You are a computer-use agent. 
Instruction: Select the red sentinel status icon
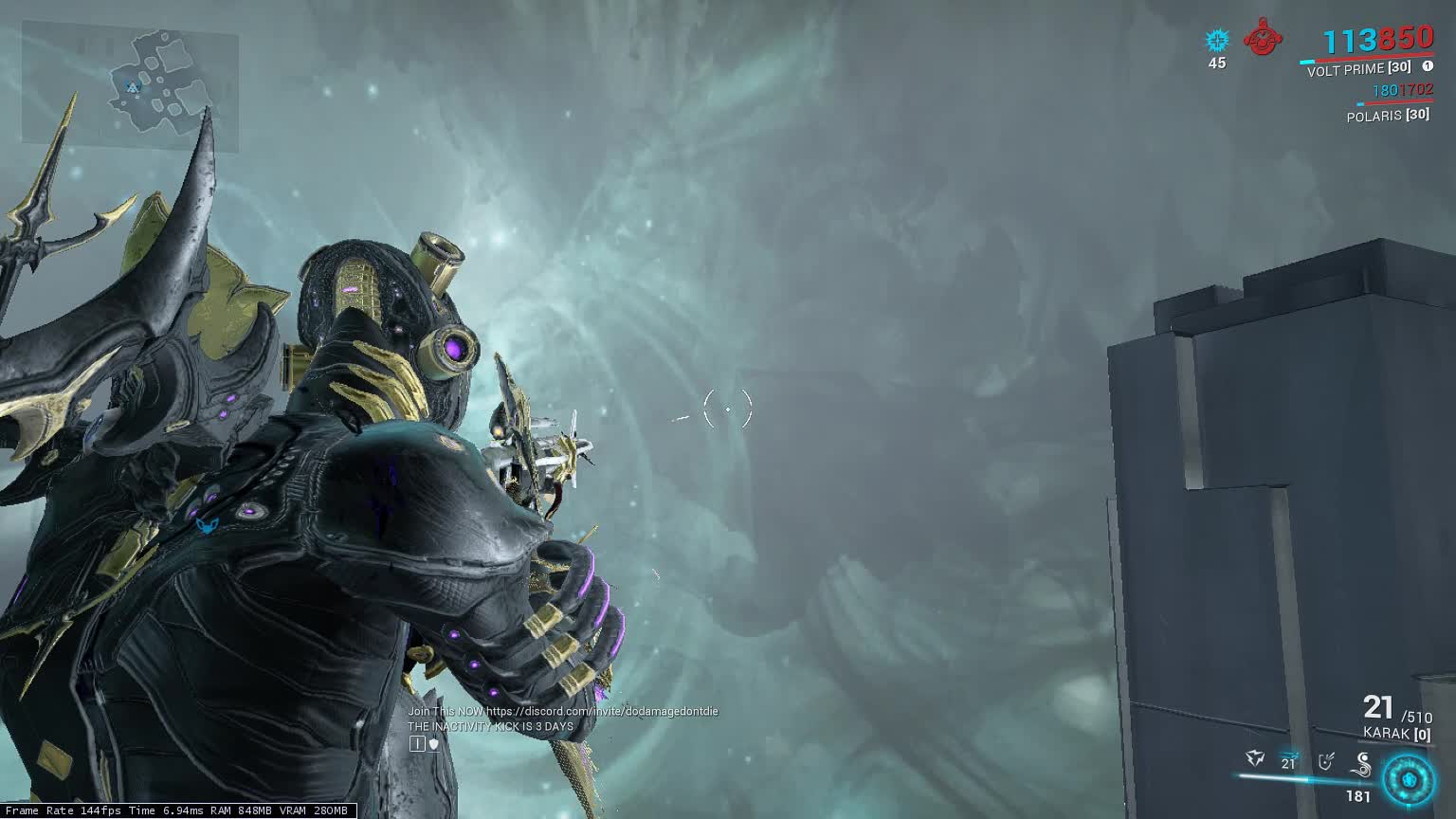pos(1261,40)
